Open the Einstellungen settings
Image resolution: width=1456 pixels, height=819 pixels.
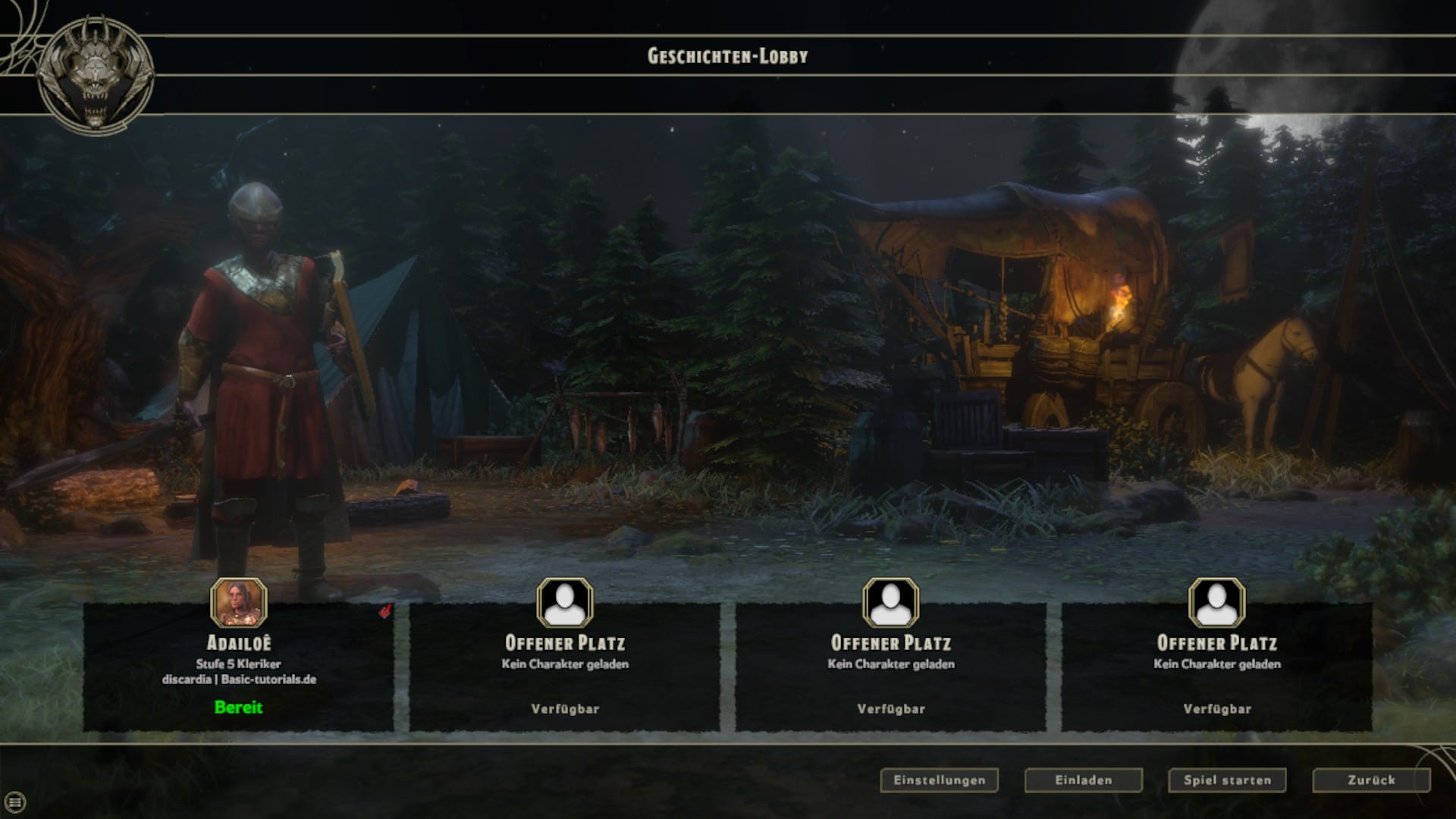pos(939,780)
